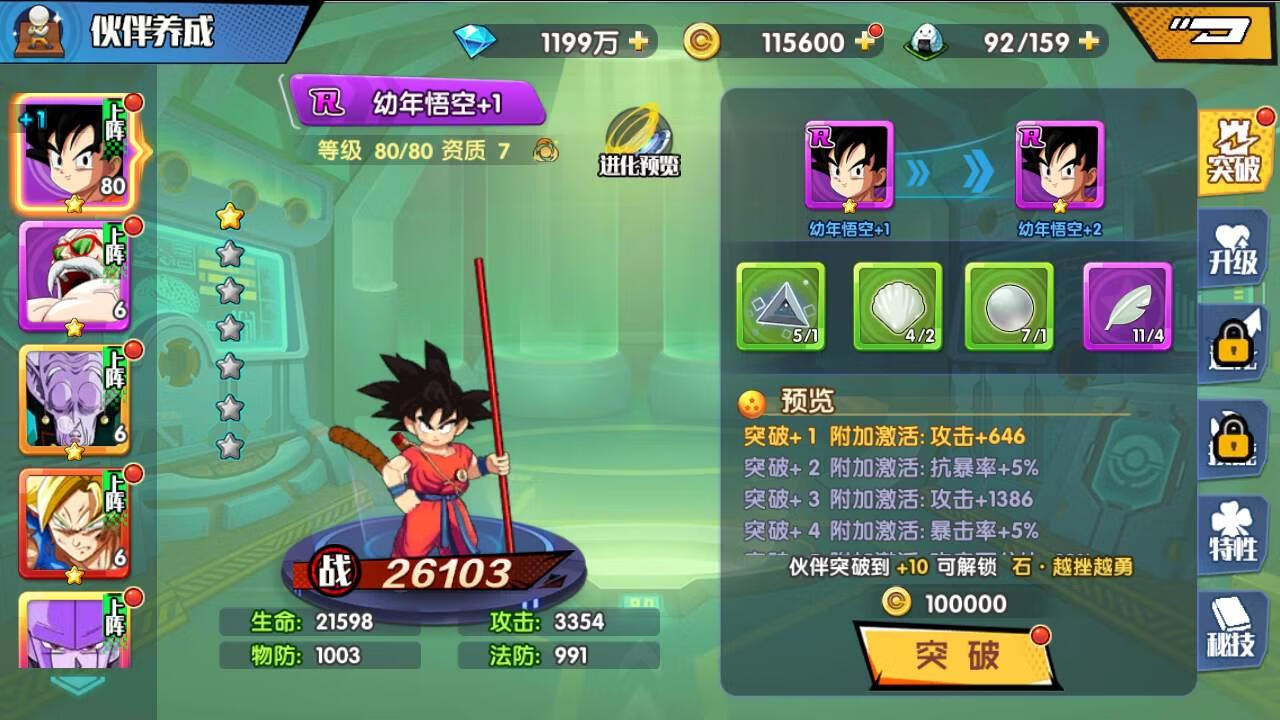This screenshot has width=1280, height=720.
Task: View the 幼年悟空+2 result portrait
Action: point(1060,166)
